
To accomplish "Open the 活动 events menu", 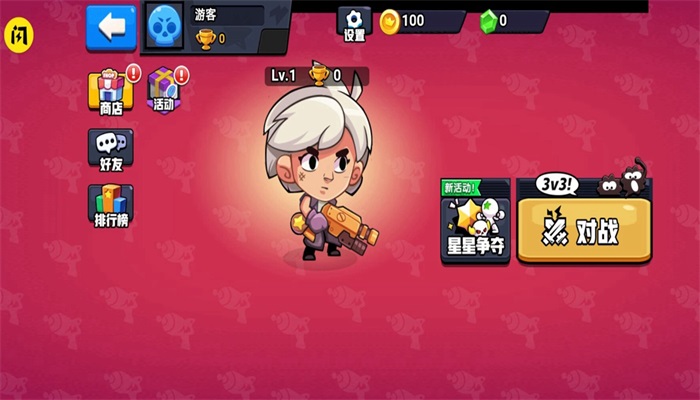I will click(x=164, y=91).
